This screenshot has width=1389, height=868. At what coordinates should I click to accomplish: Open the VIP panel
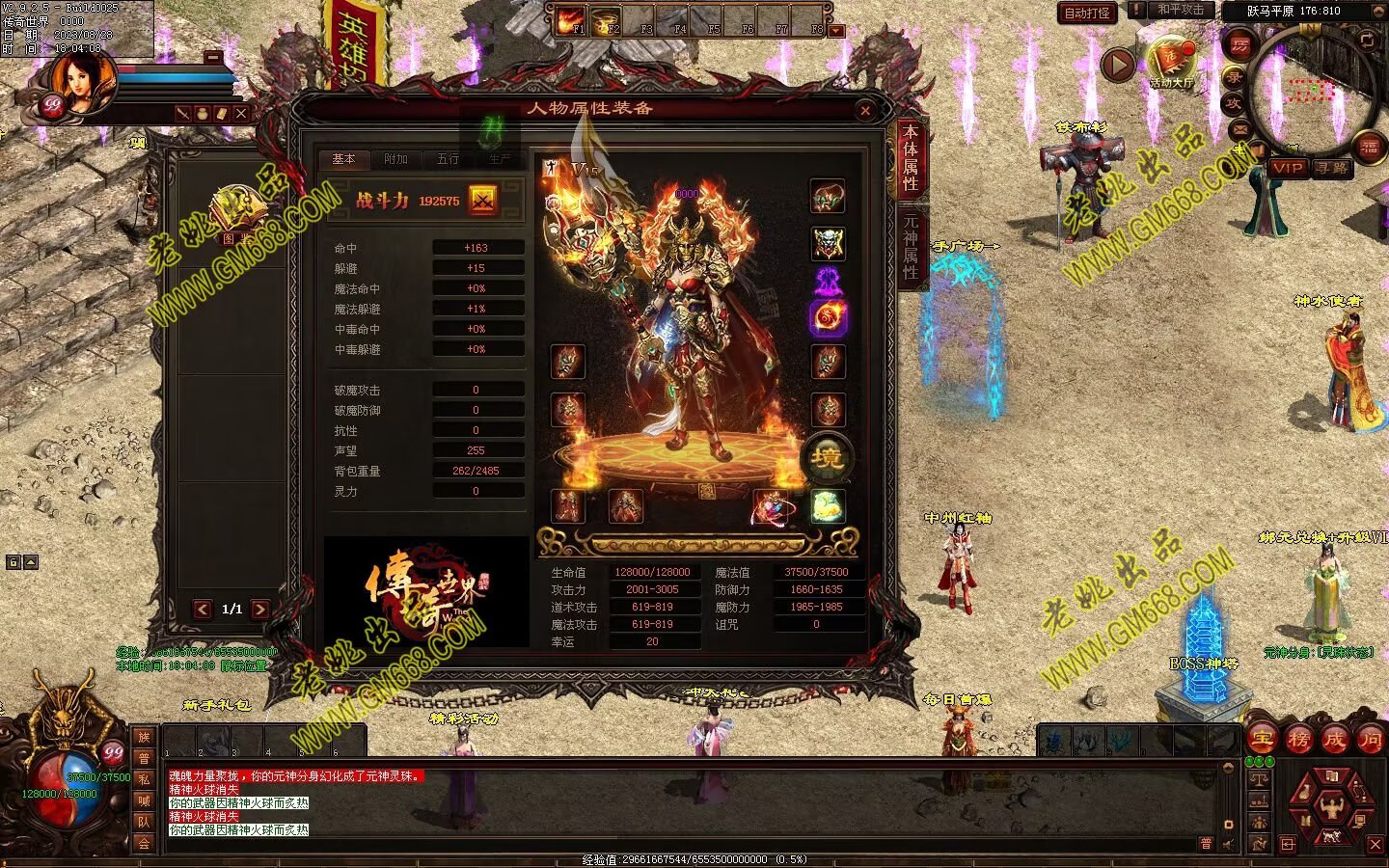point(1287,167)
